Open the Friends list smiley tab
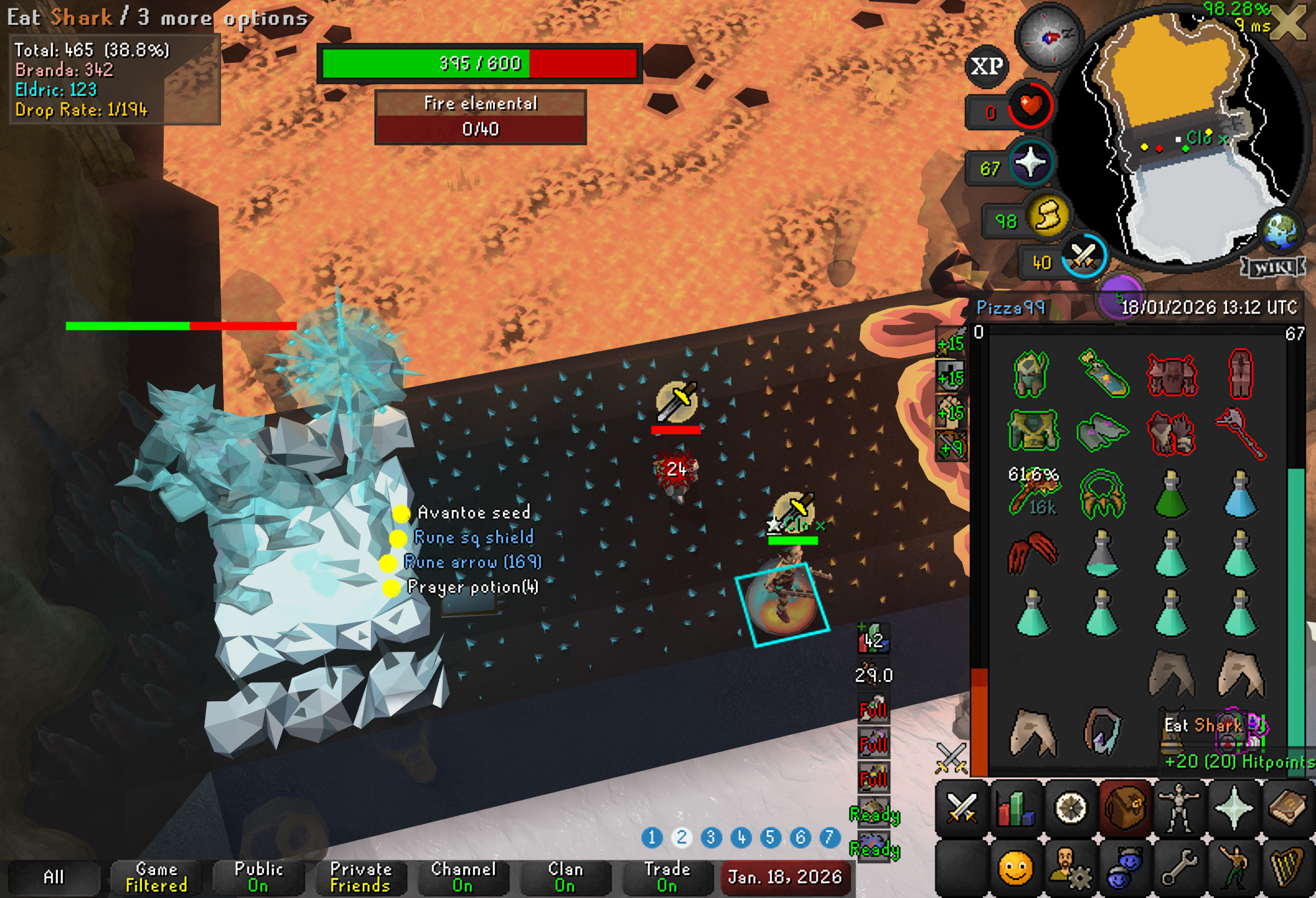 [x=1016, y=868]
